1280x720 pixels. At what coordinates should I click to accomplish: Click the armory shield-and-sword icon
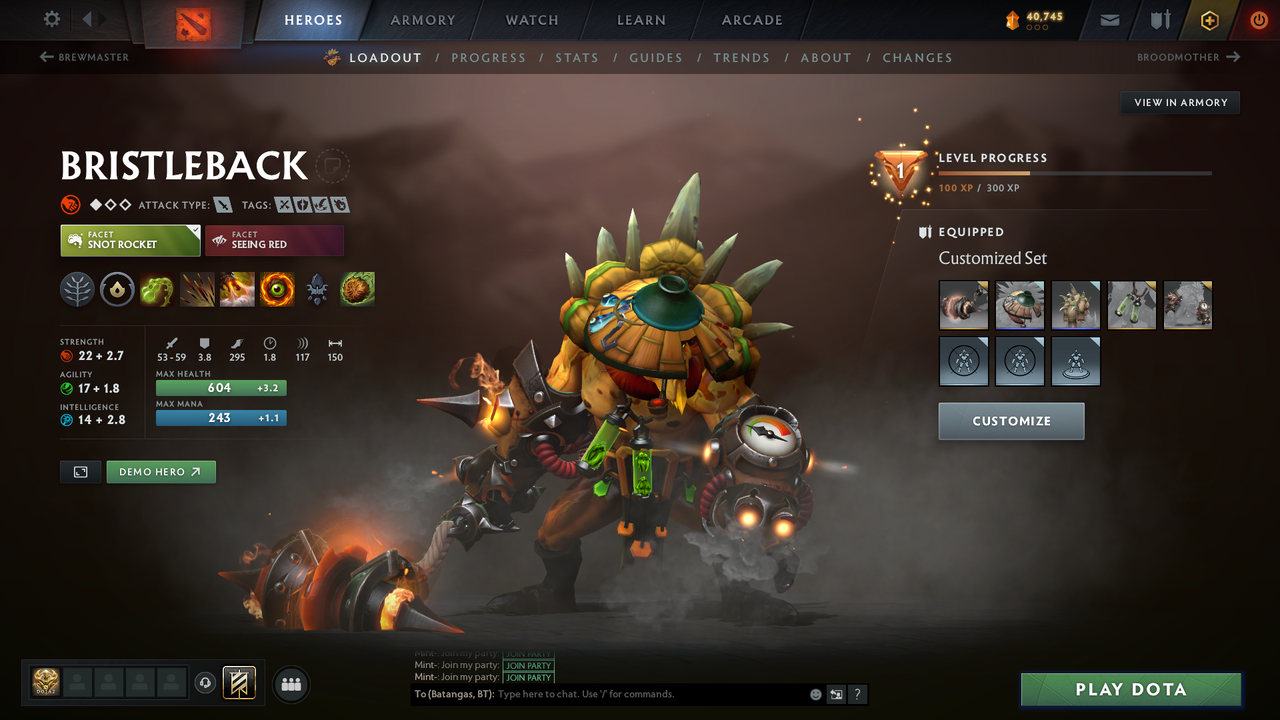coord(1158,19)
